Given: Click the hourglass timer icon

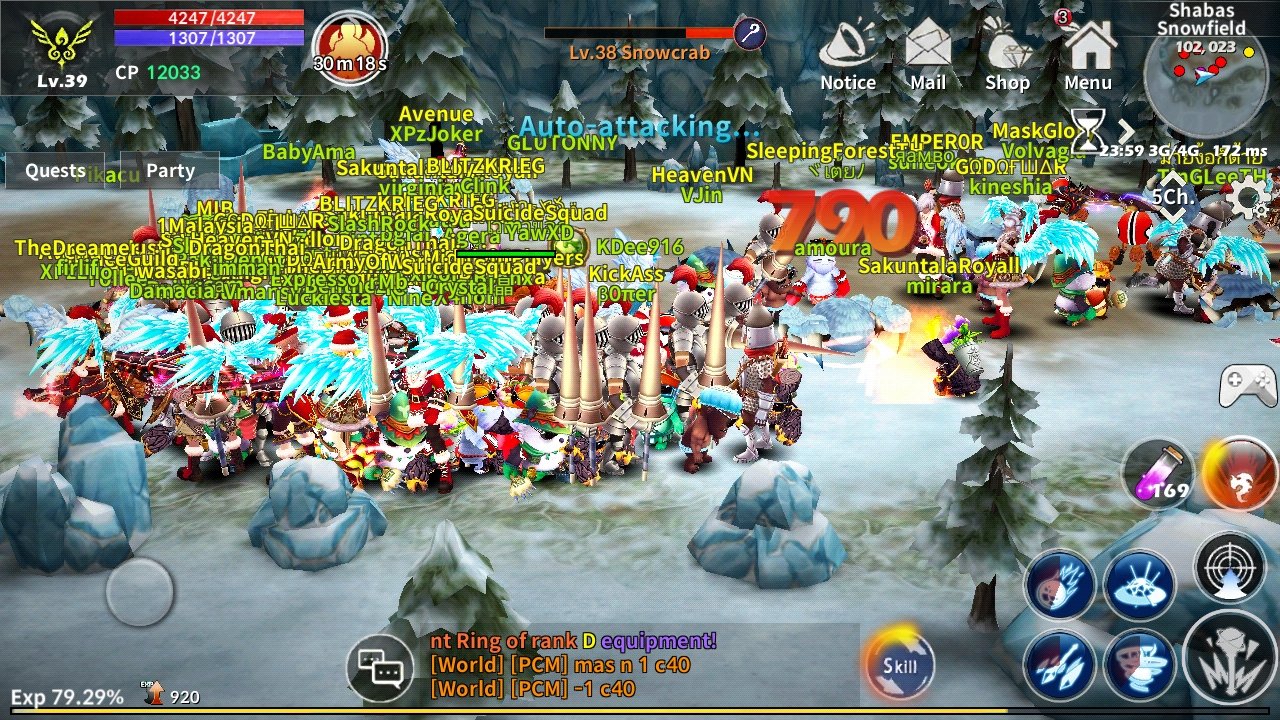Looking at the screenshot, I should [1086, 131].
